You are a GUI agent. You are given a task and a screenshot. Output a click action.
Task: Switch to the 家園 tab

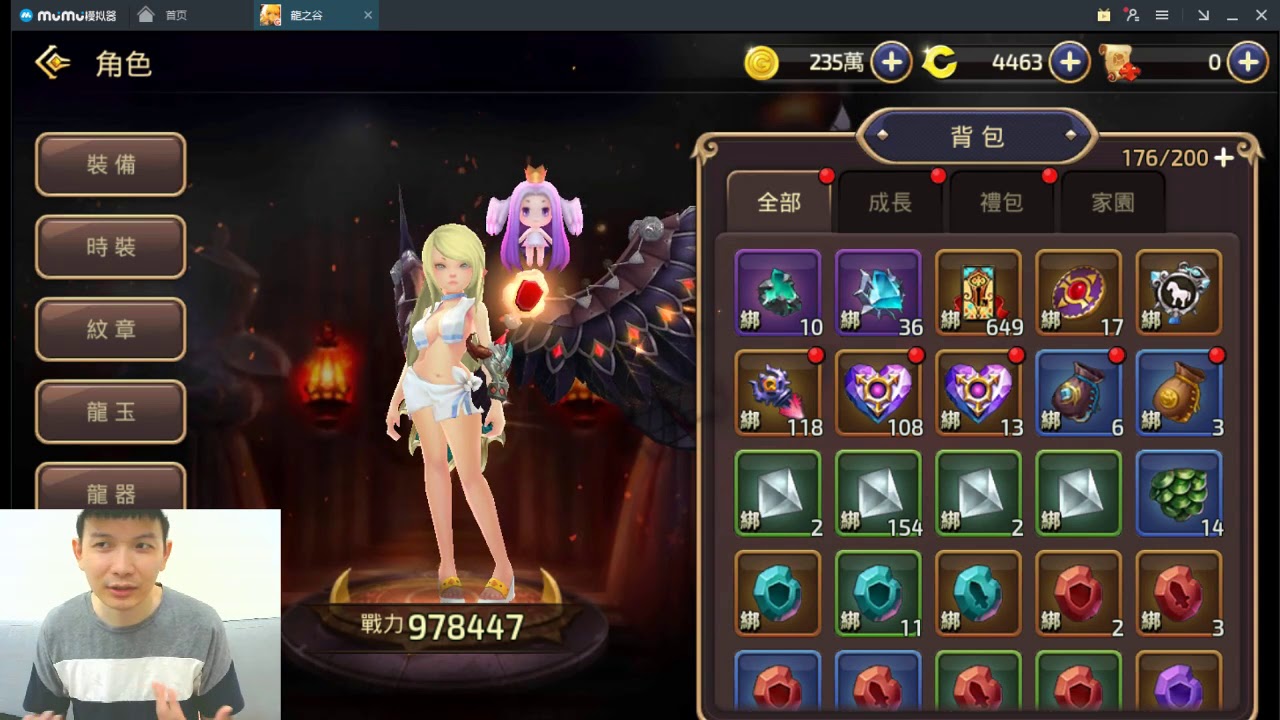point(1112,203)
